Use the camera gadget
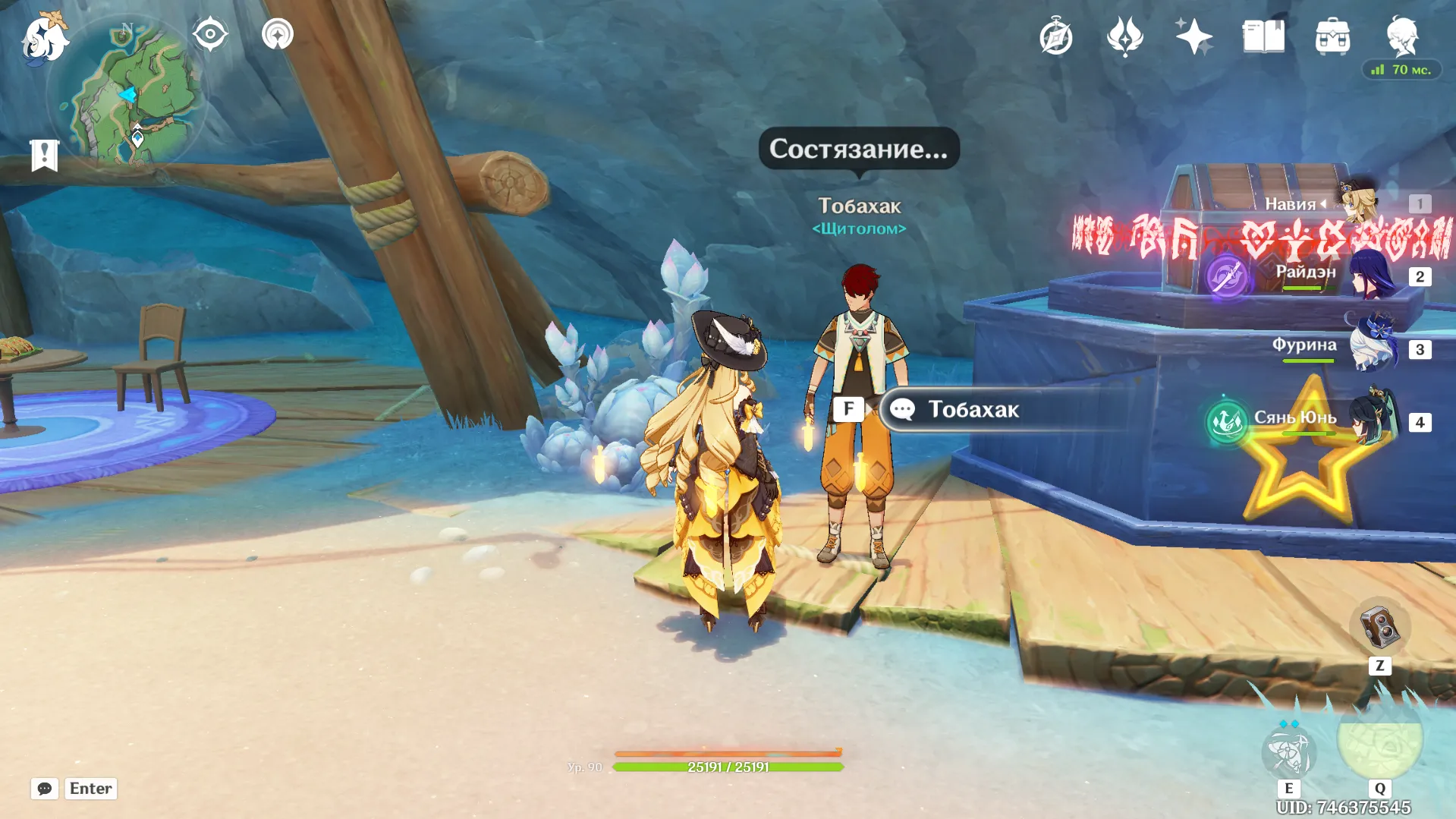Viewport: 1456px width, 819px height. tap(1379, 627)
